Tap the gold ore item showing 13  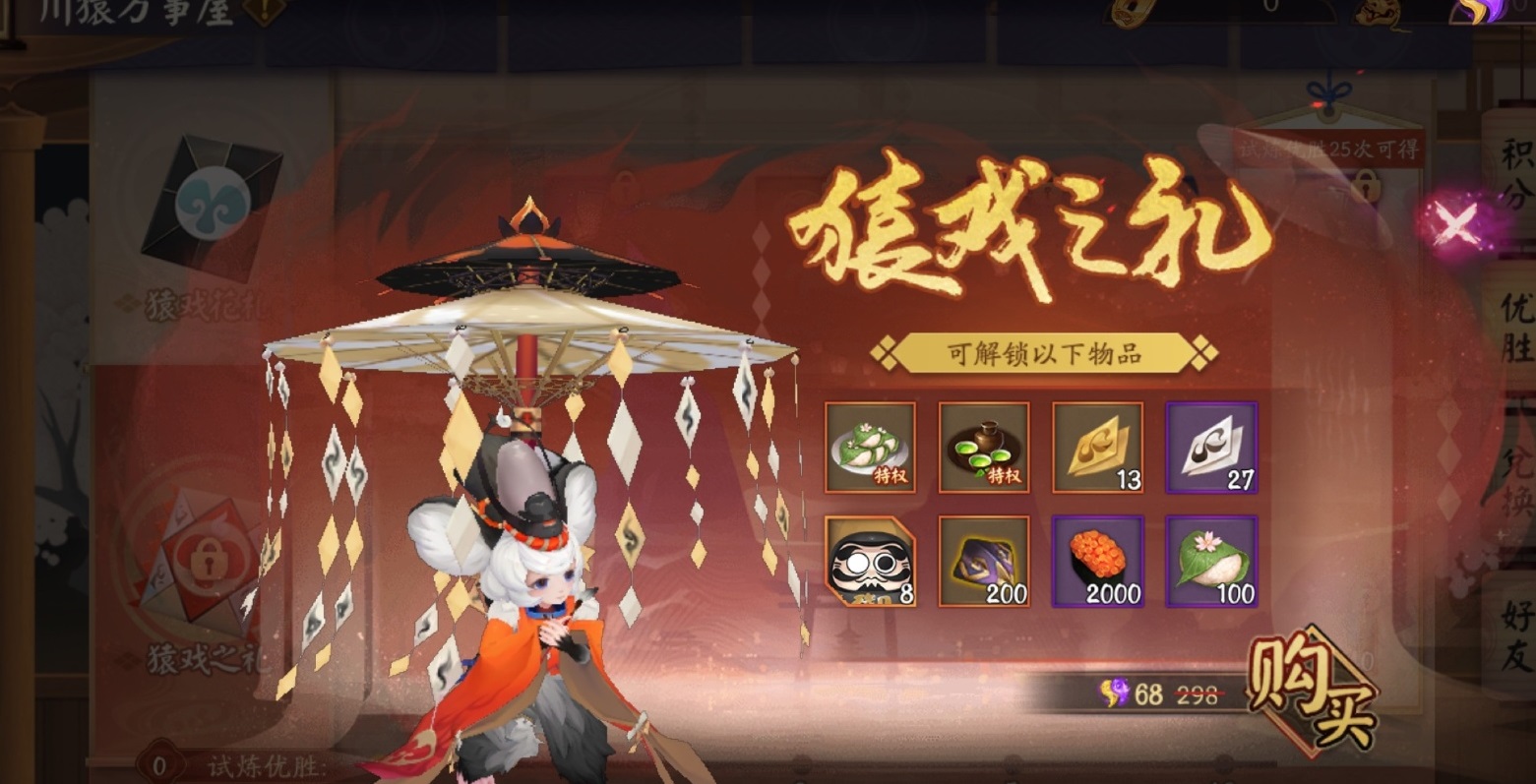(x=1097, y=448)
